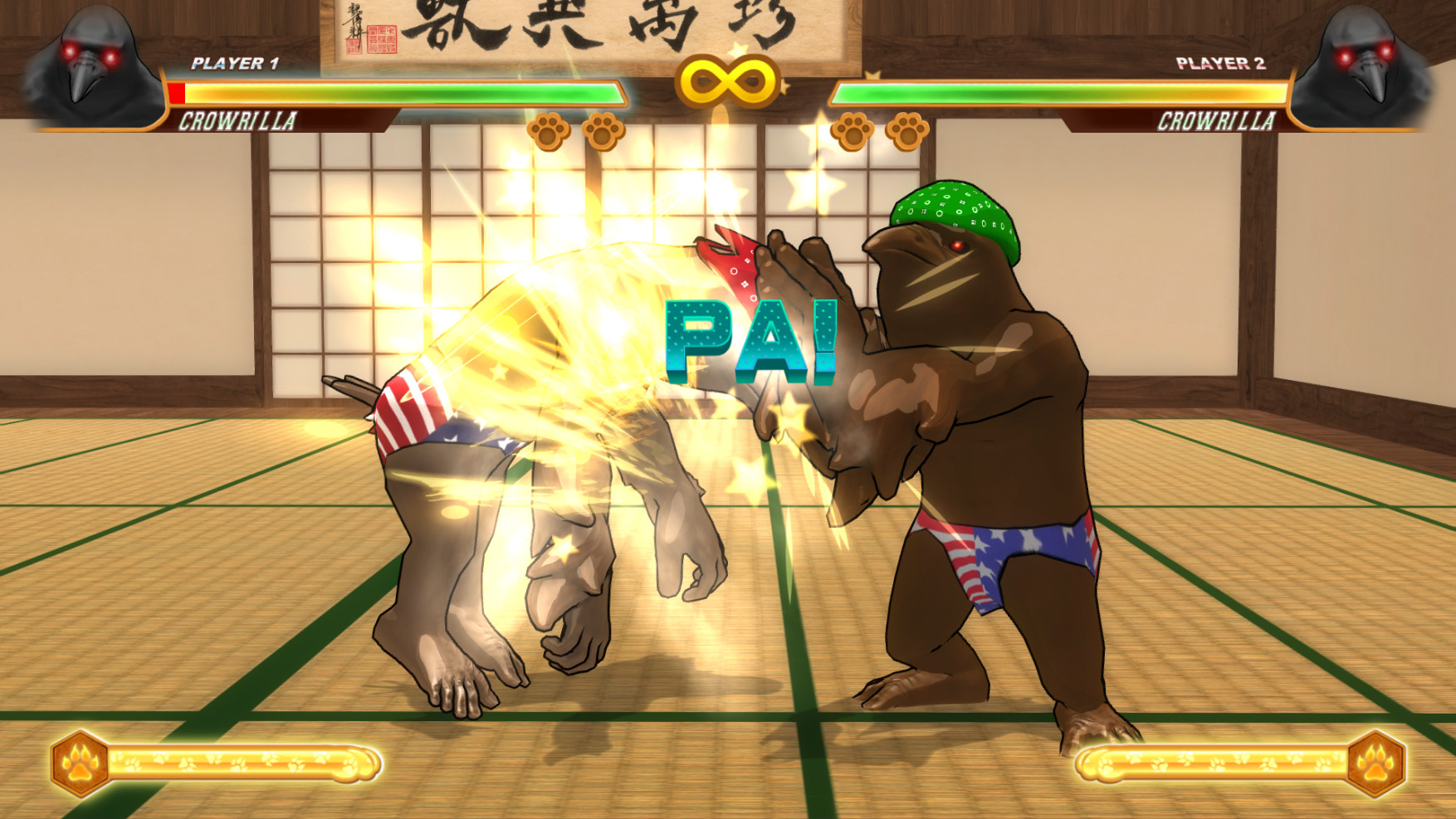1456x819 pixels.
Task: Toggle Player 1's red damage indicator segment
Action: (176, 94)
